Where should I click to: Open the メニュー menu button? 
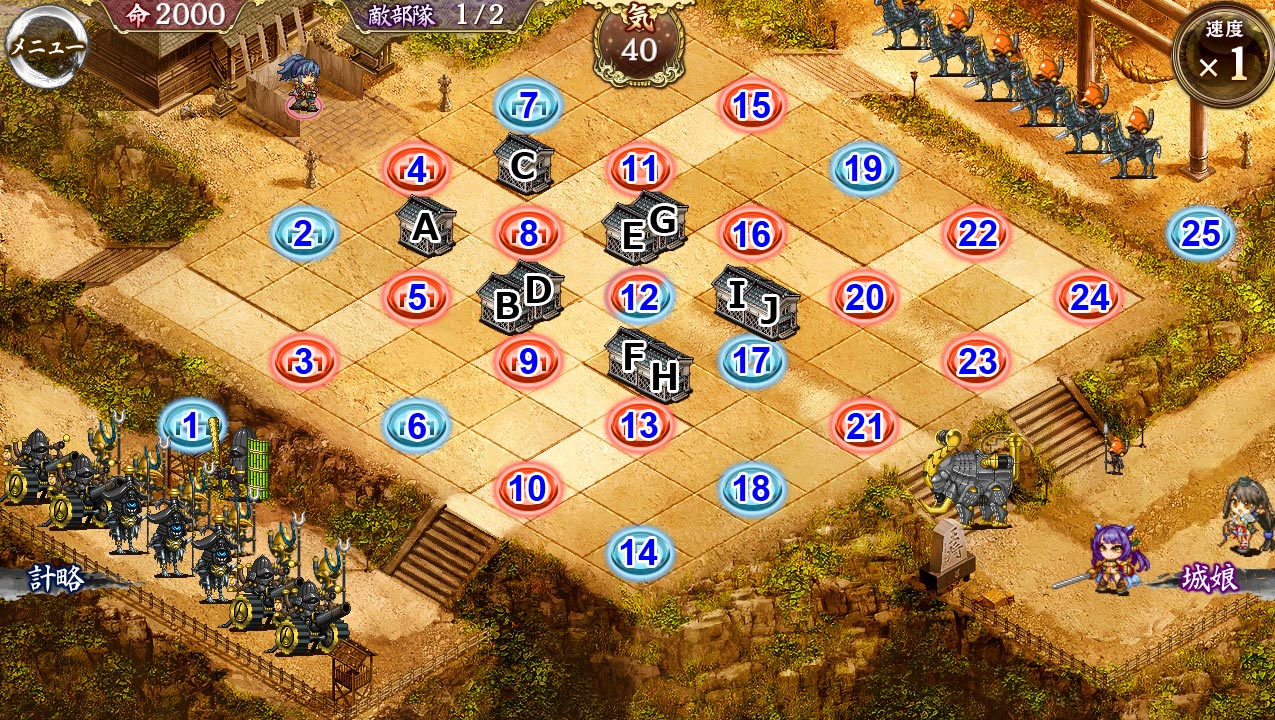click(47, 45)
